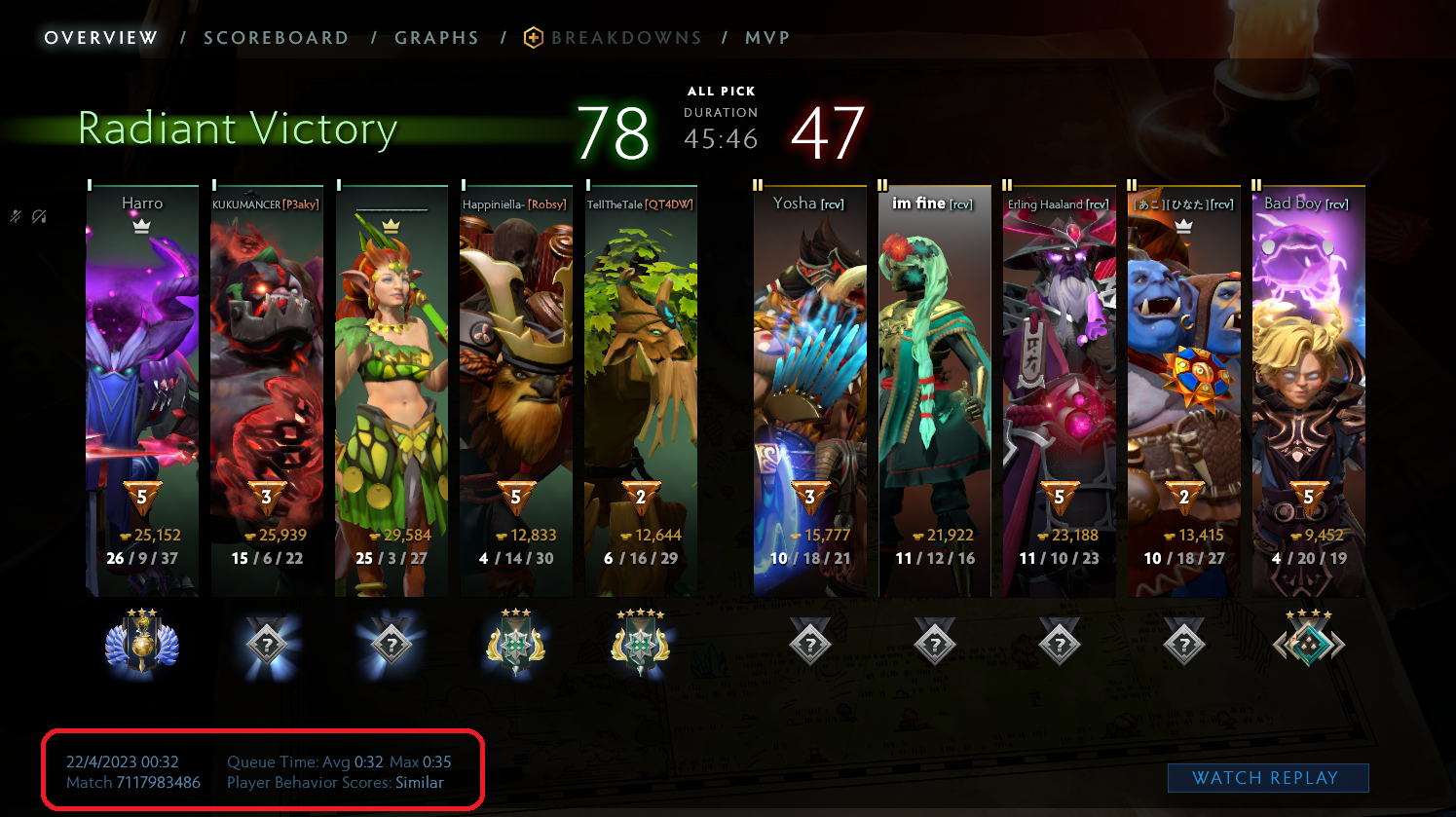This screenshot has height=817, width=1456.
Task: Open the Similar behavior scores link
Action: tap(420, 782)
